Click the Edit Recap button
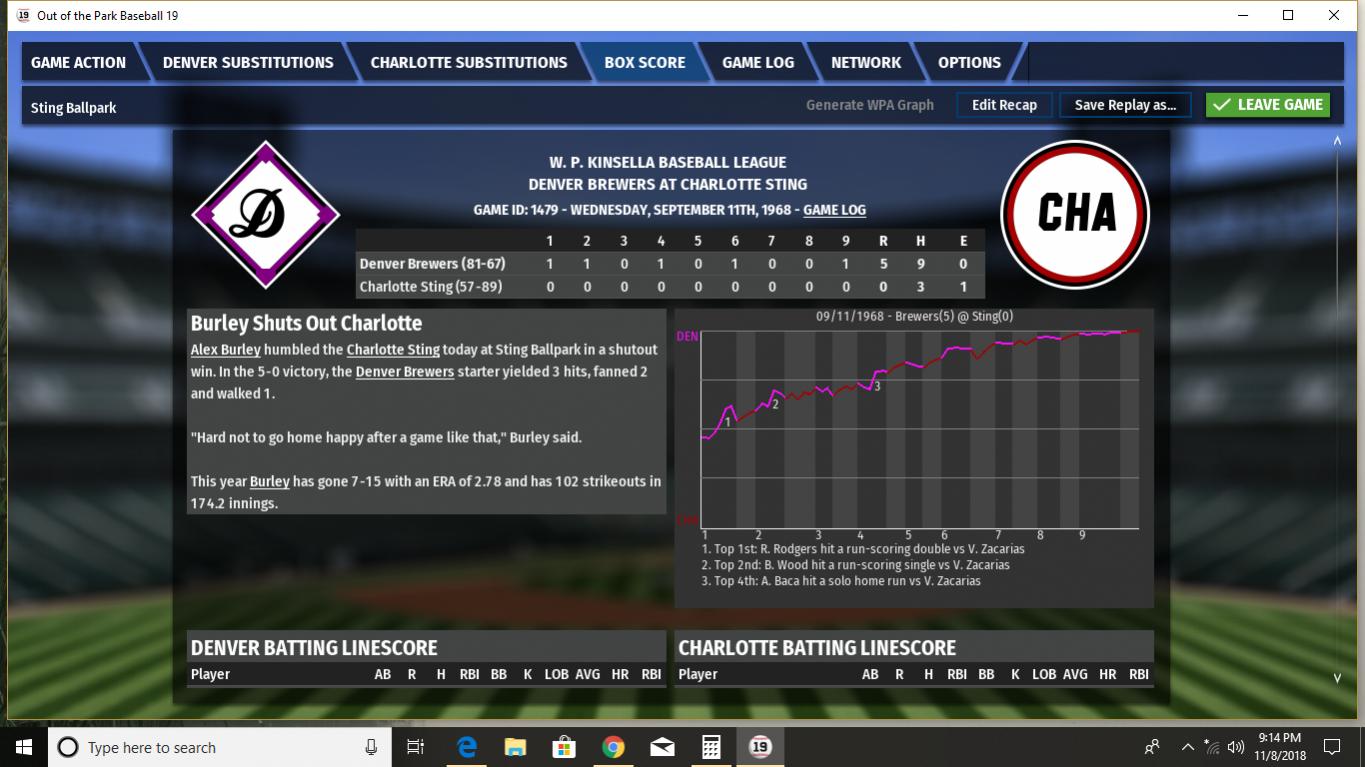 coord(1004,105)
